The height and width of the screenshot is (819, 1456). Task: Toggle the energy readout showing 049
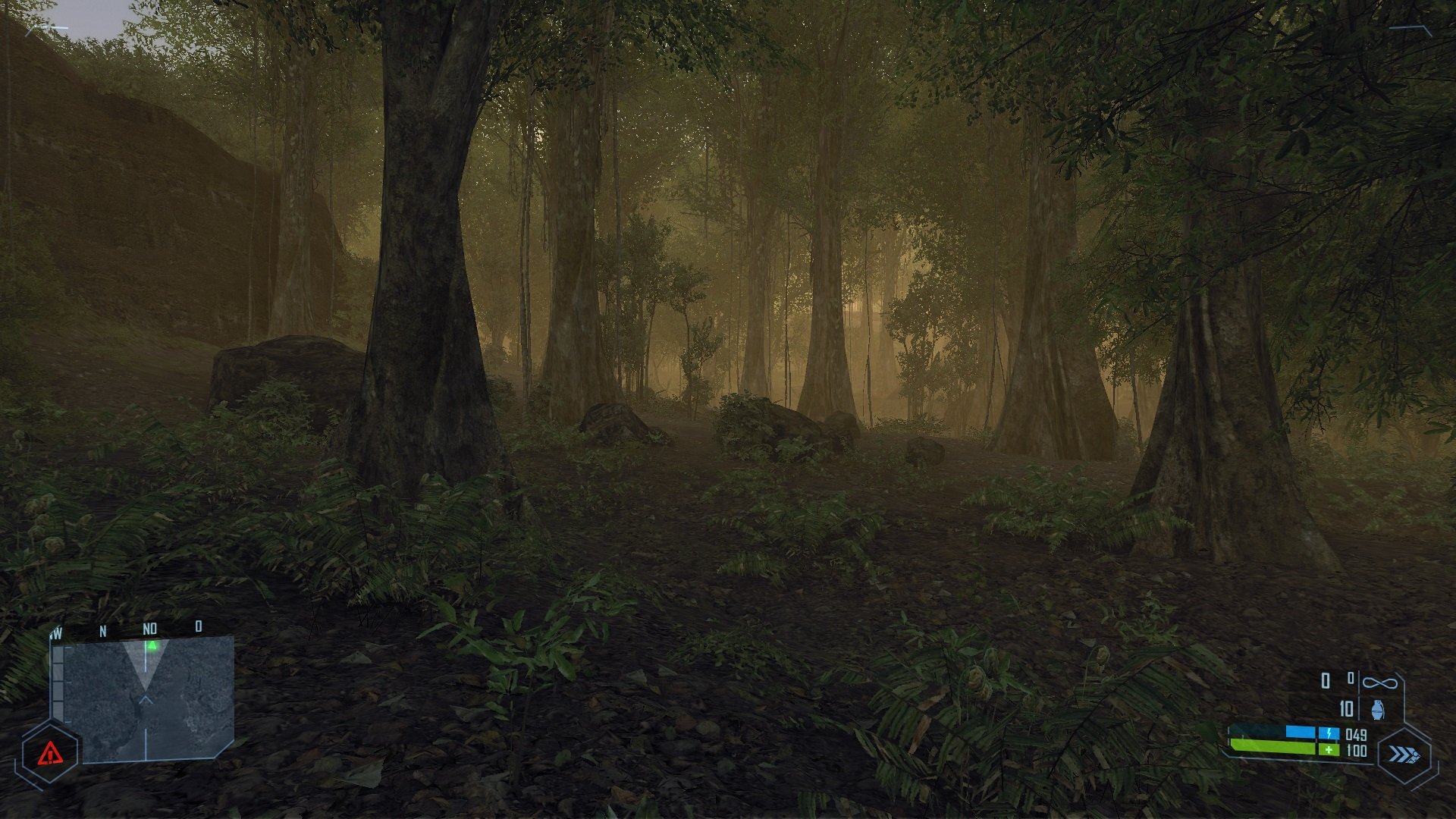(1355, 735)
